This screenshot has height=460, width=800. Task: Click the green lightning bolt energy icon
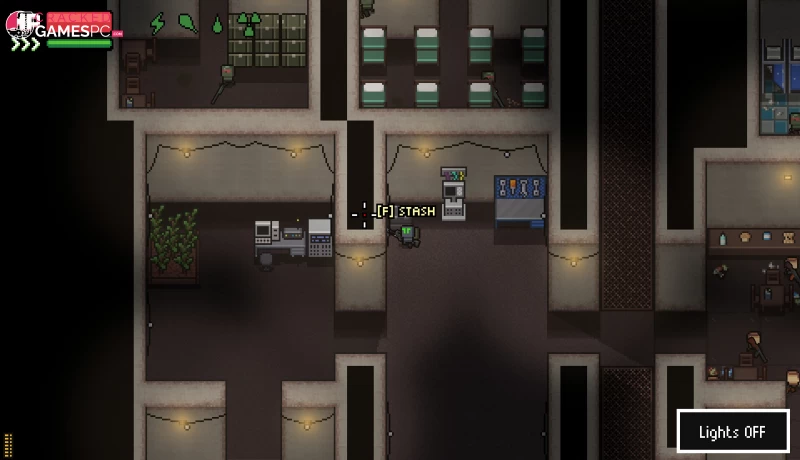(157, 23)
